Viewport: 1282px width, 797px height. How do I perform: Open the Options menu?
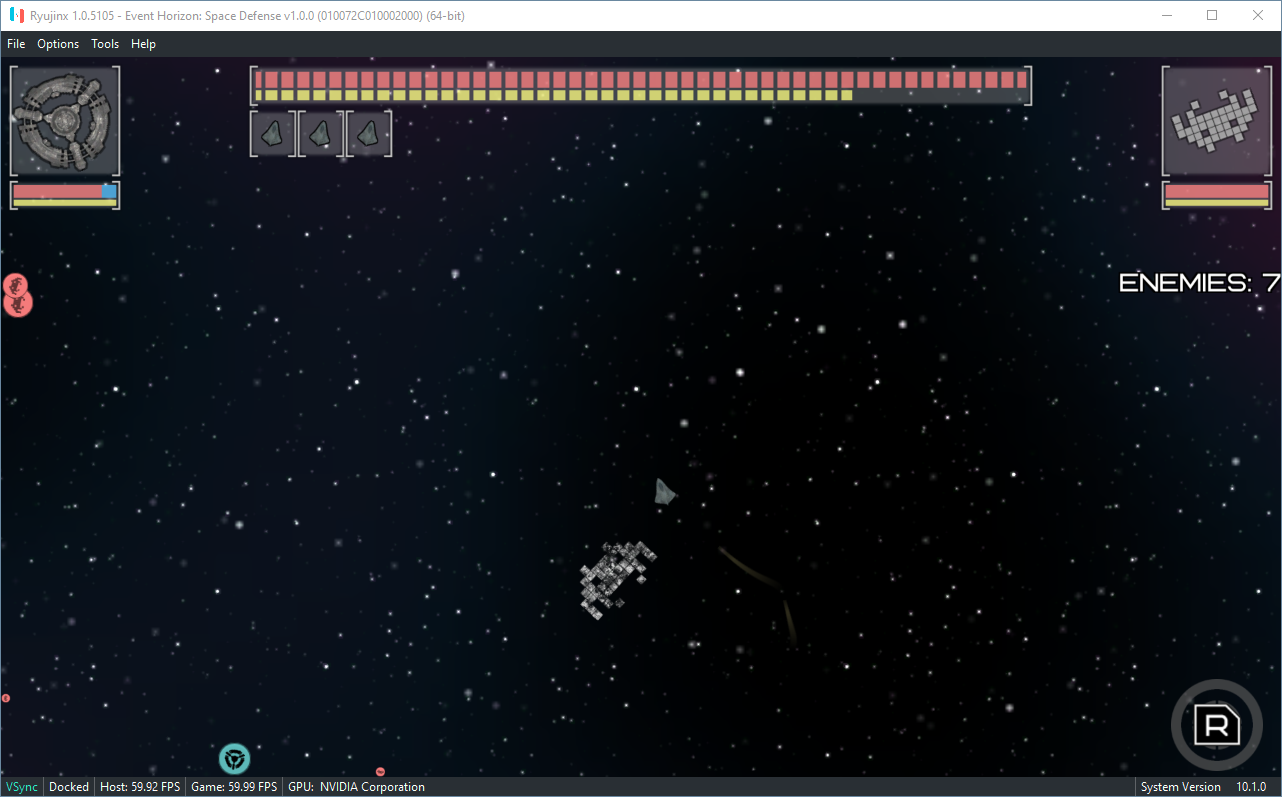tap(57, 44)
